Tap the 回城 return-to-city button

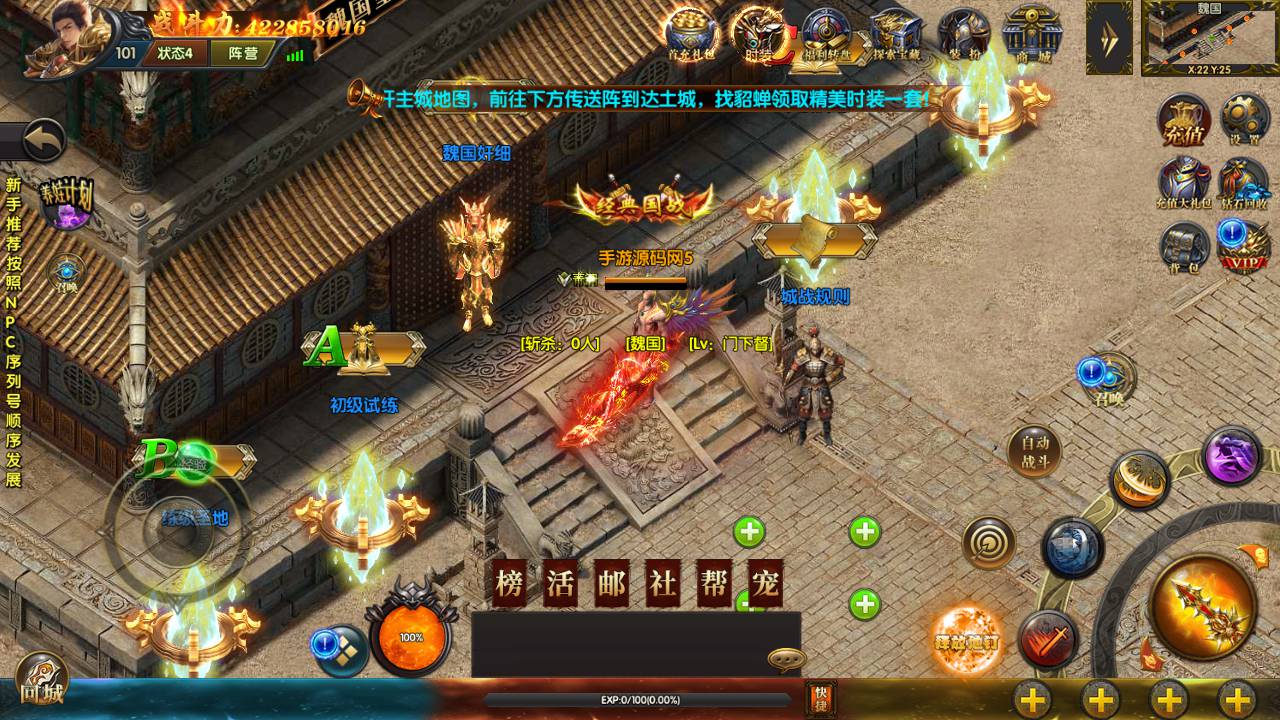click(x=40, y=682)
